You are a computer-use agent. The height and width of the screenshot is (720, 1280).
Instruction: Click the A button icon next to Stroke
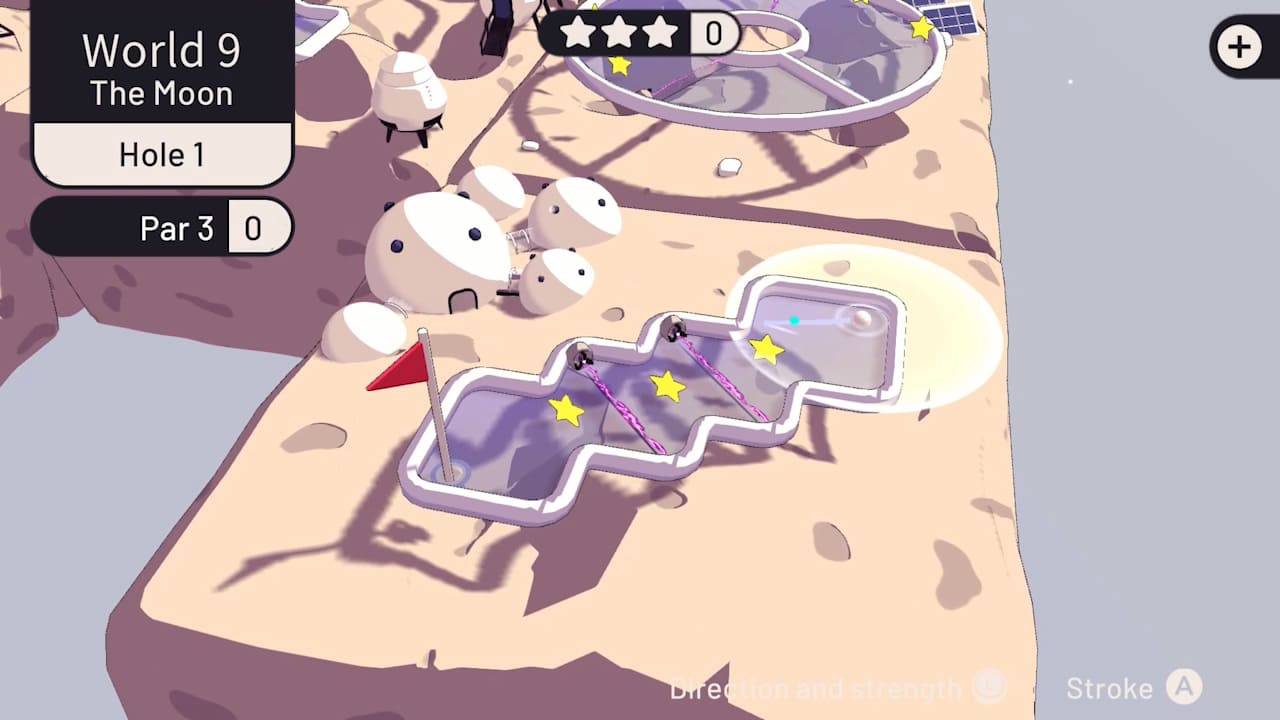[1186, 688]
